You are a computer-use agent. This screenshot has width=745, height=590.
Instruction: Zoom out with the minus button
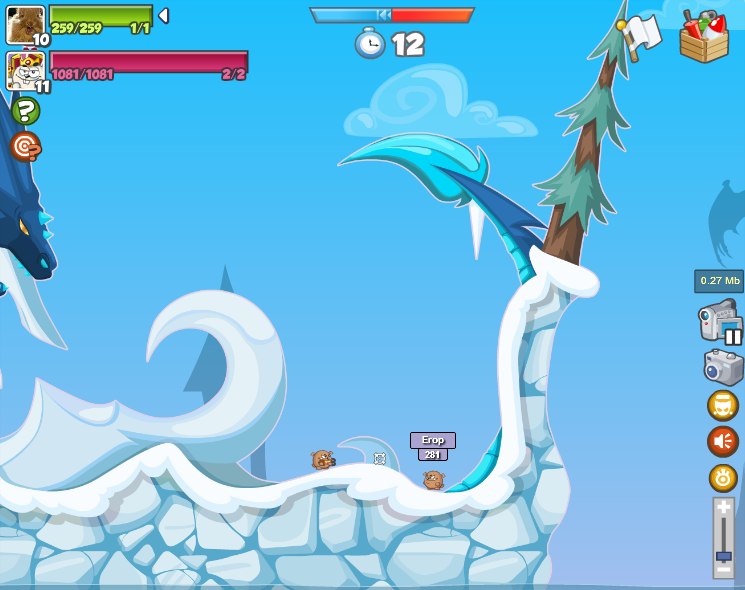click(723, 571)
